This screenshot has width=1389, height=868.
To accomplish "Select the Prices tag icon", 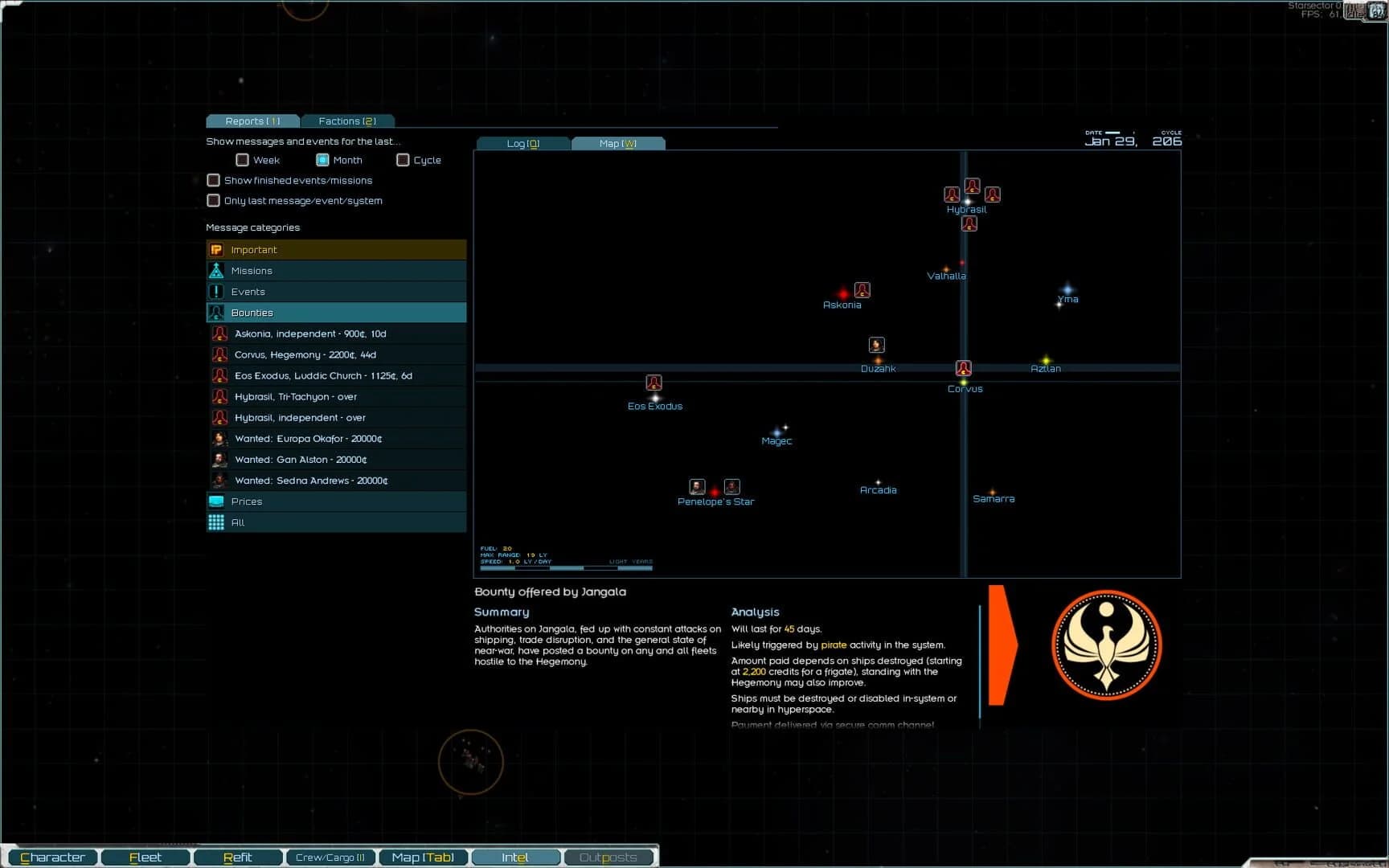I will [217, 501].
